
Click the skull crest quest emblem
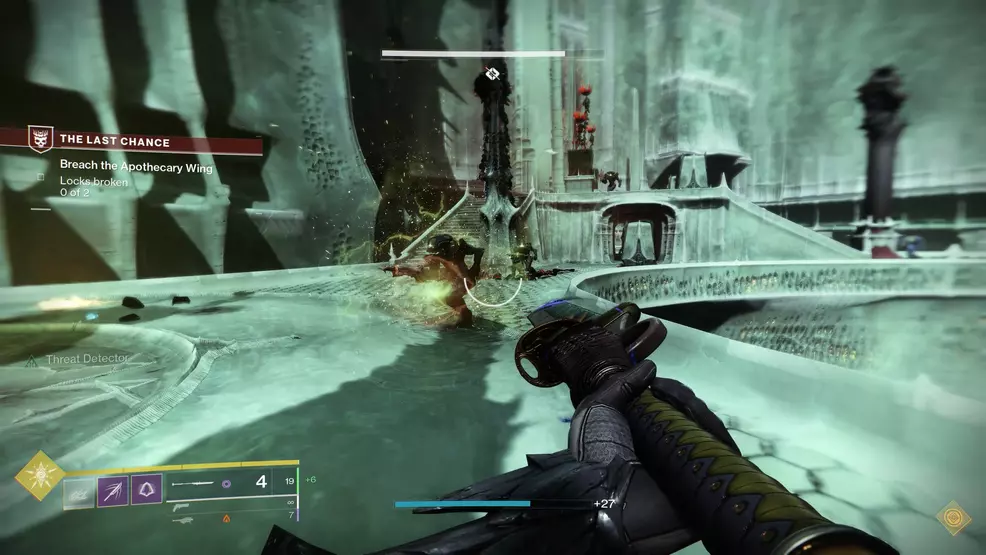coord(40,139)
